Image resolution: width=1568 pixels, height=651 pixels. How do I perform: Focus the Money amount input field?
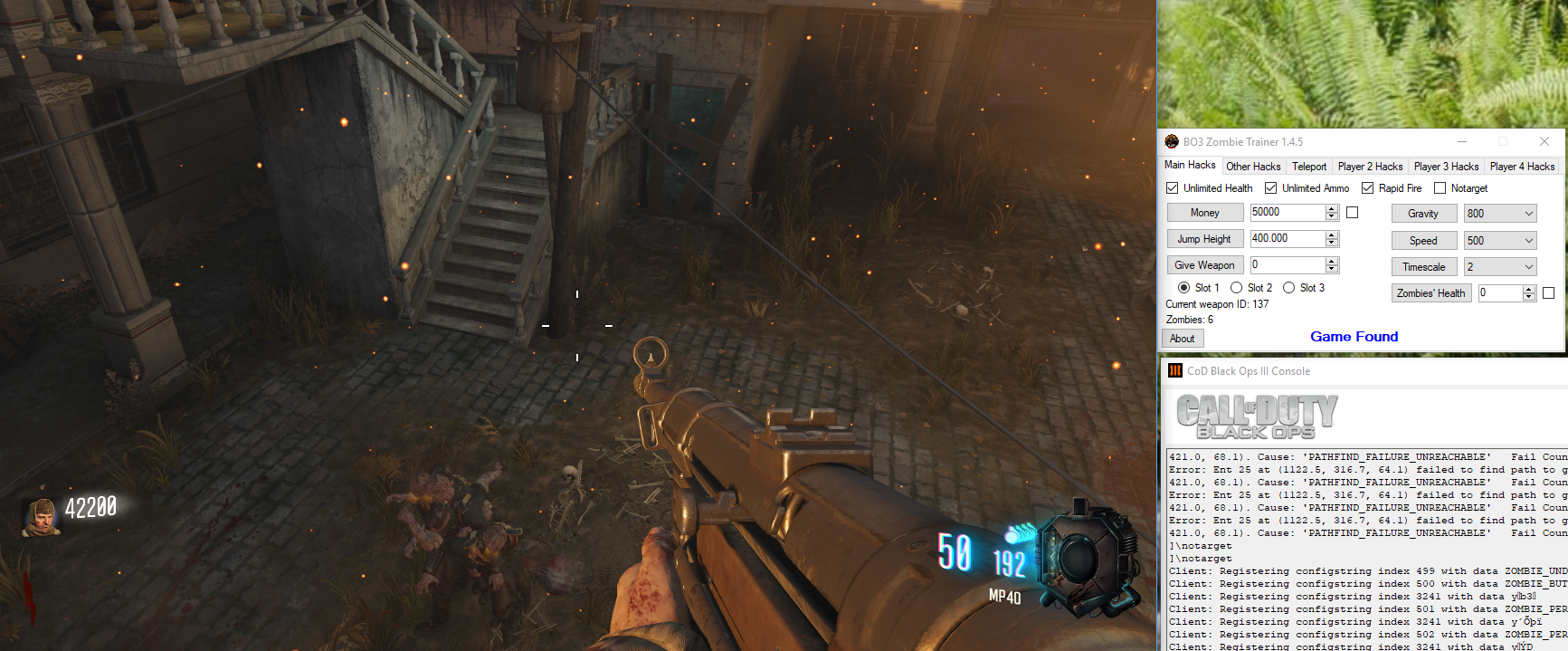tap(1287, 213)
